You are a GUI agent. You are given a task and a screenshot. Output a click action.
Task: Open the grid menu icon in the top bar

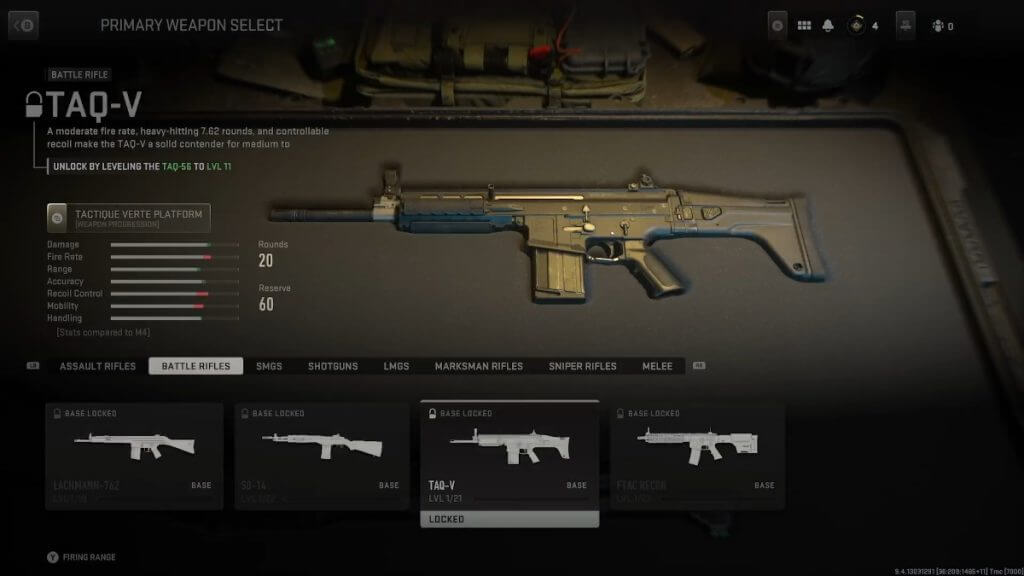coord(804,26)
